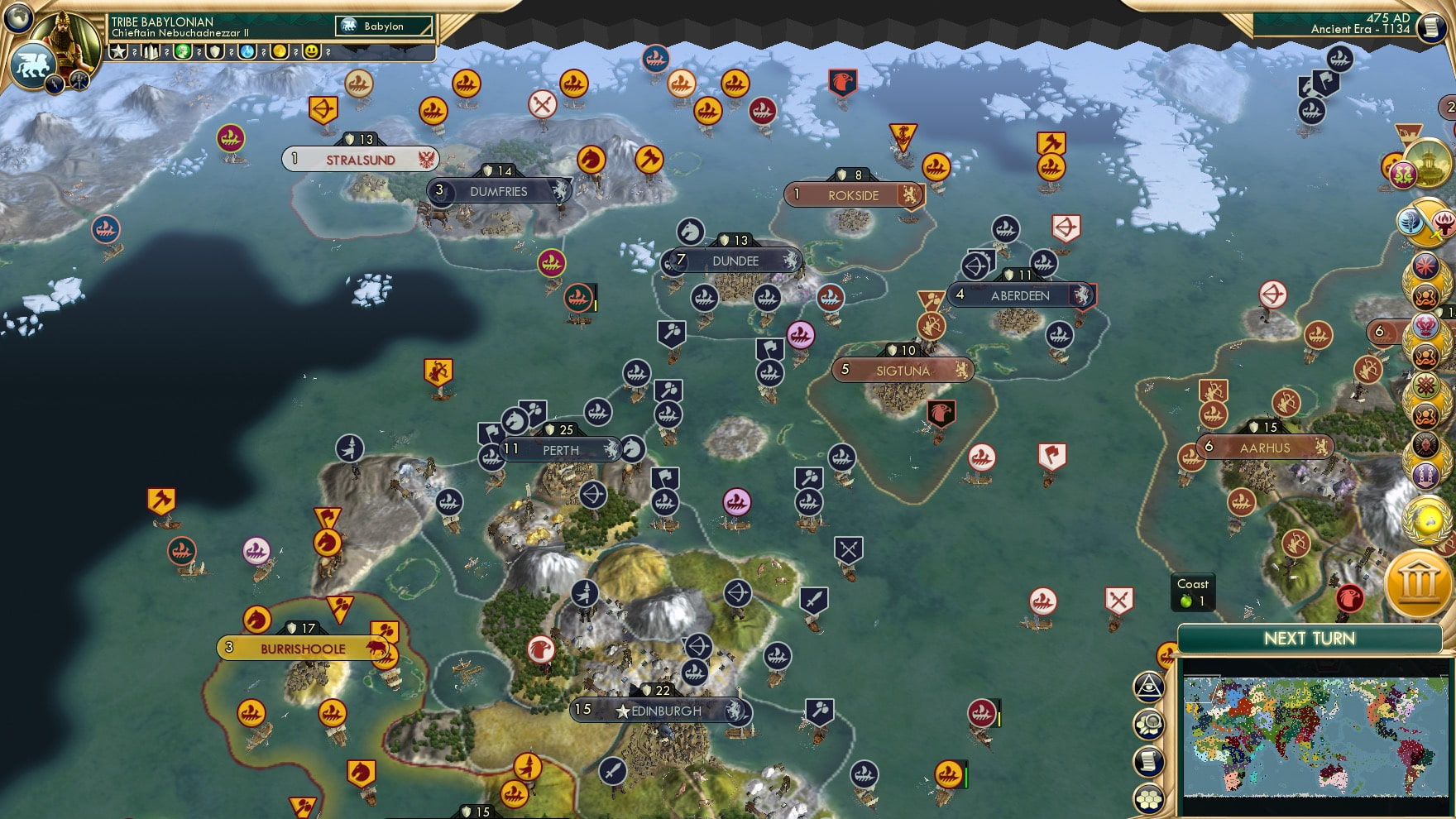Image resolution: width=1456 pixels, height=819 pixels.
Task: Open the notification log scroll icon beside minimap
Action: click(x=1150, y=759)
